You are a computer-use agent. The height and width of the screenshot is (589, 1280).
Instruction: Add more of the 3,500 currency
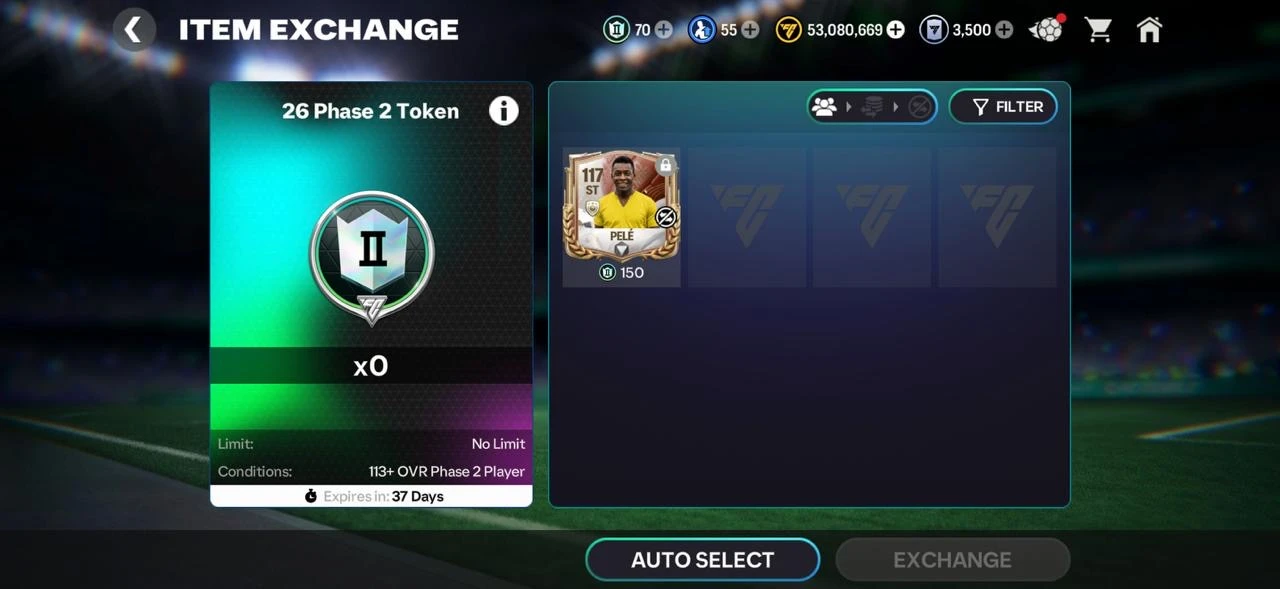point(1004,30)
